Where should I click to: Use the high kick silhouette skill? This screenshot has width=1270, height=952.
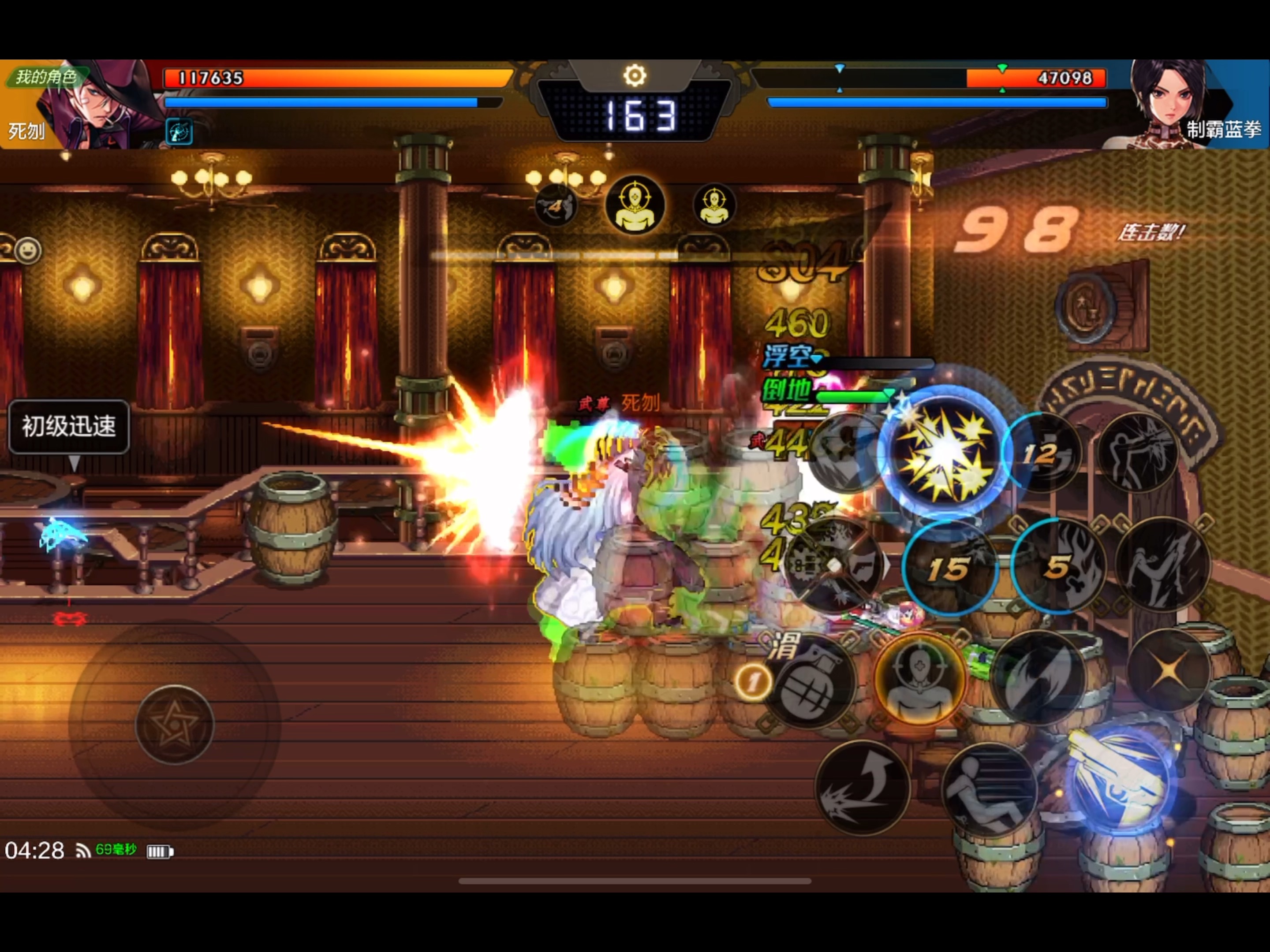[x=1163, y=565]
